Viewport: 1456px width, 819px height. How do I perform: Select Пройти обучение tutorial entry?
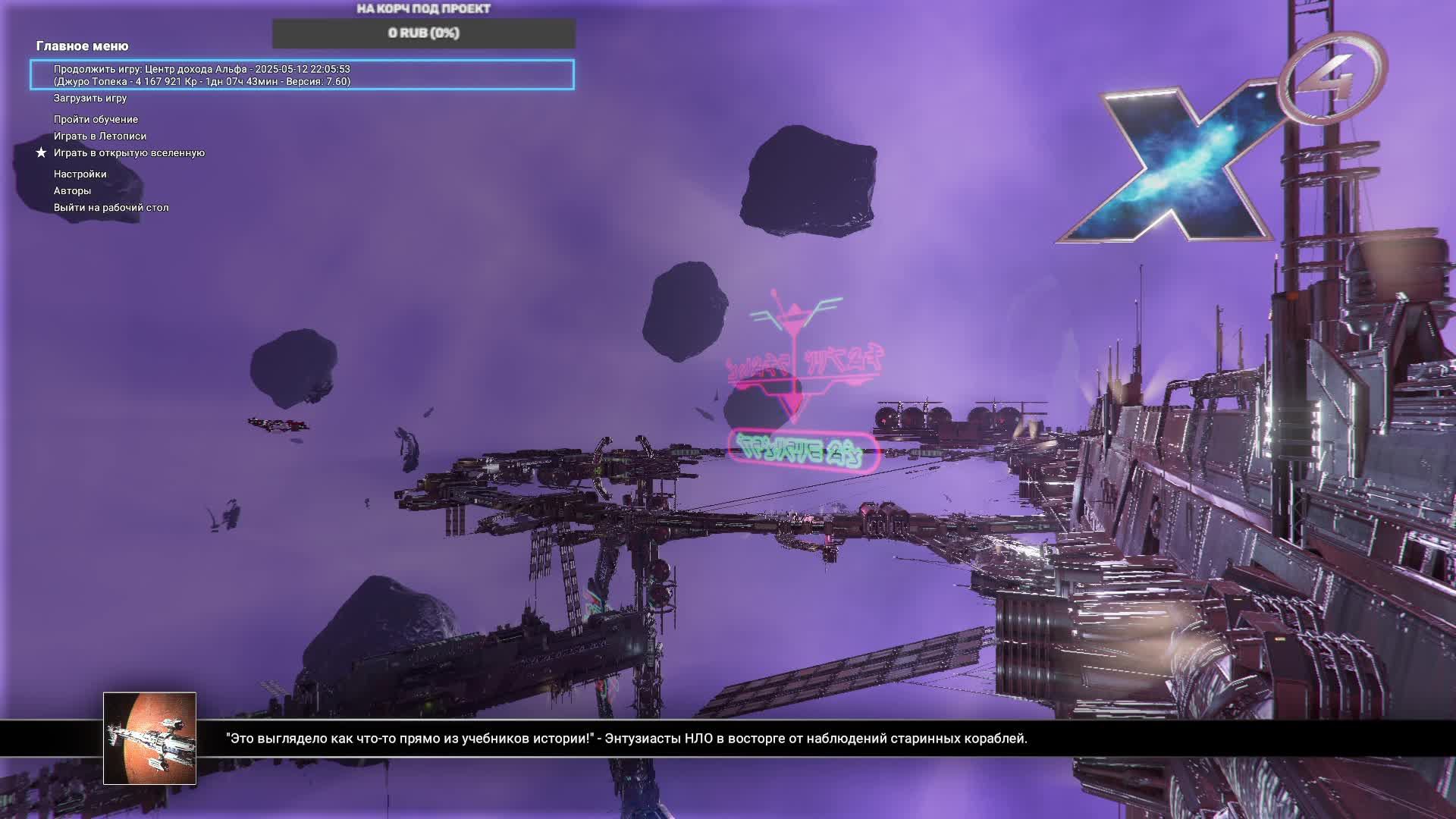click(x=96, y=120)
